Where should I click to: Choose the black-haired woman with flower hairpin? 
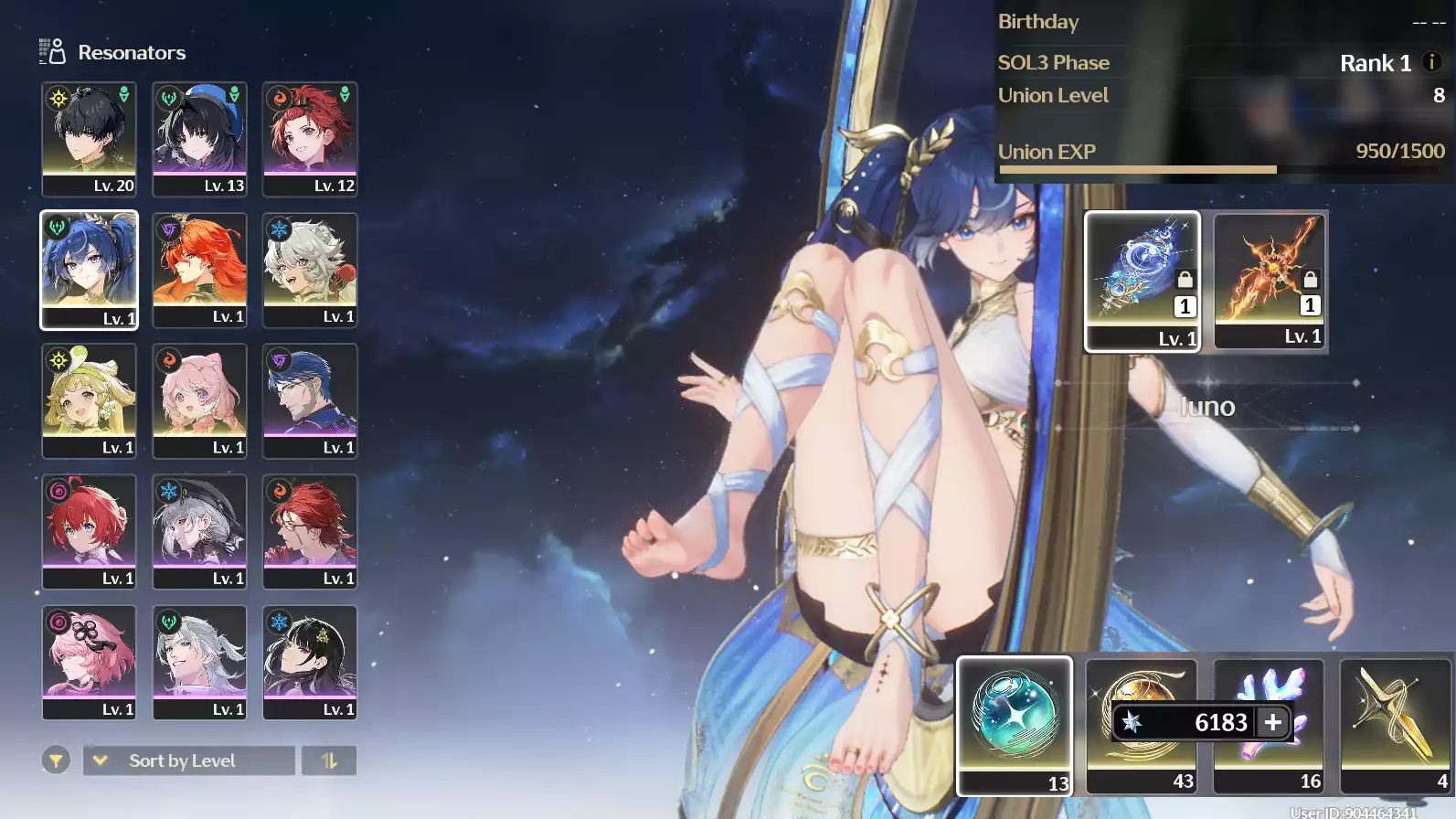310,662
